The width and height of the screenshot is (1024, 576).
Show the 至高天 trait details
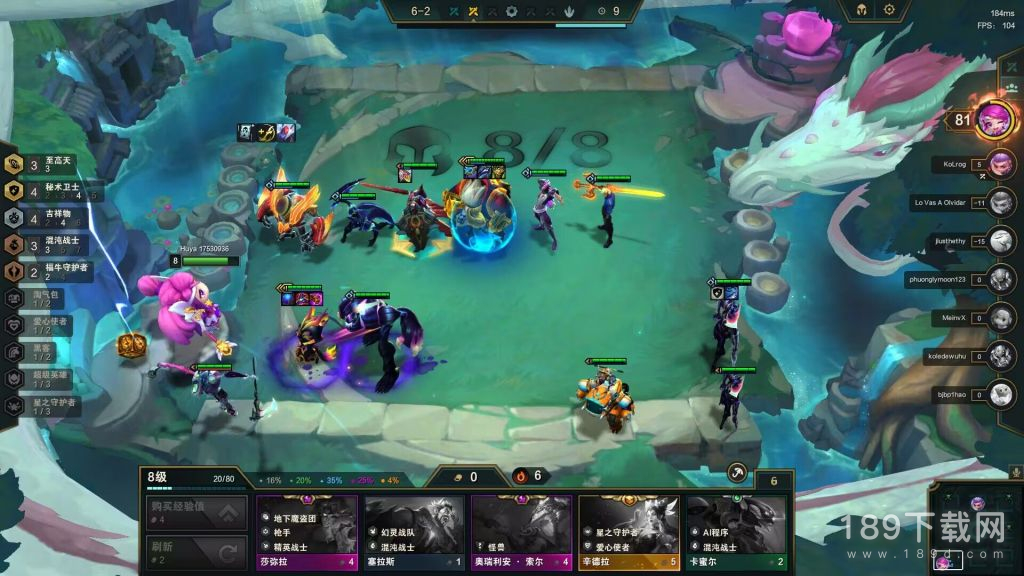tap(50, 164)
